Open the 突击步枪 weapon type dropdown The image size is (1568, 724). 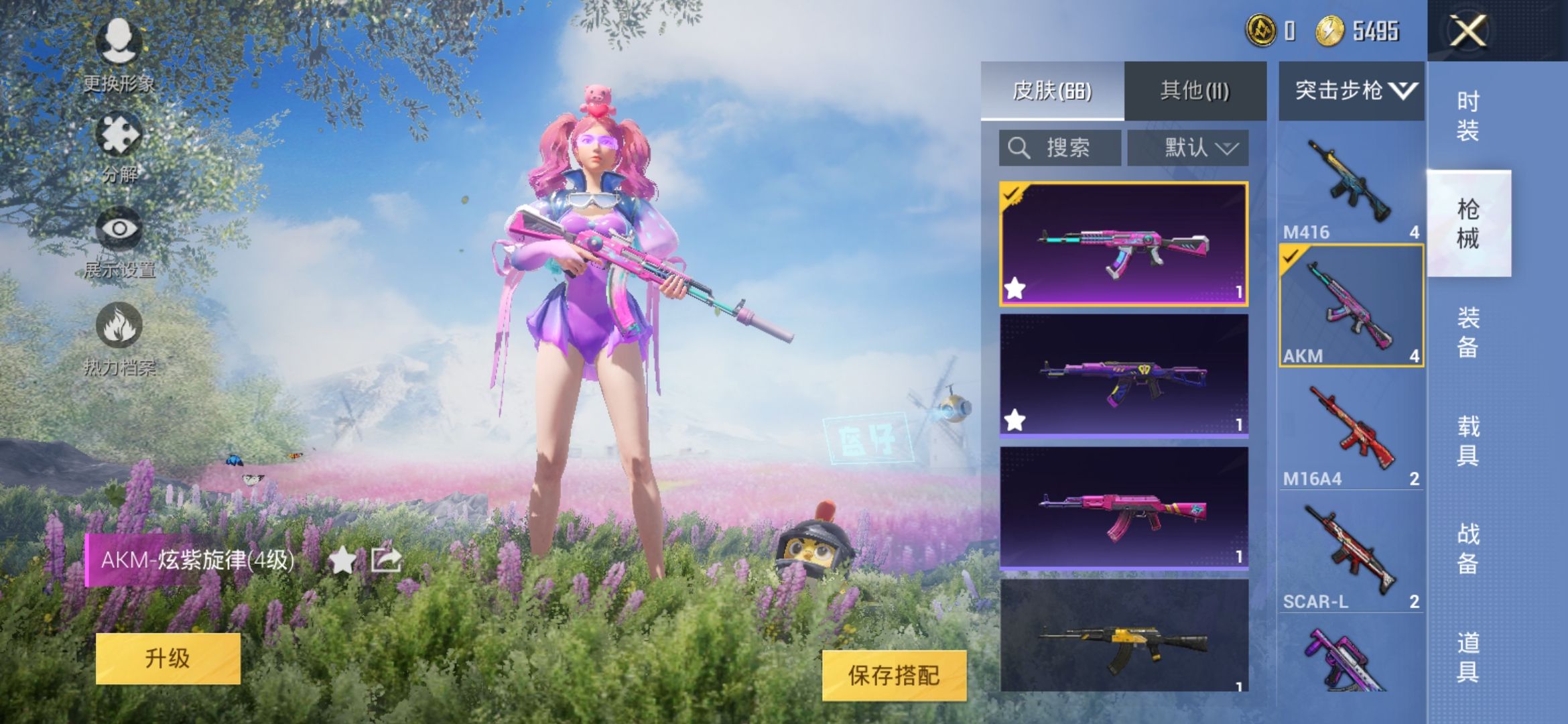tap(1351, 90)
